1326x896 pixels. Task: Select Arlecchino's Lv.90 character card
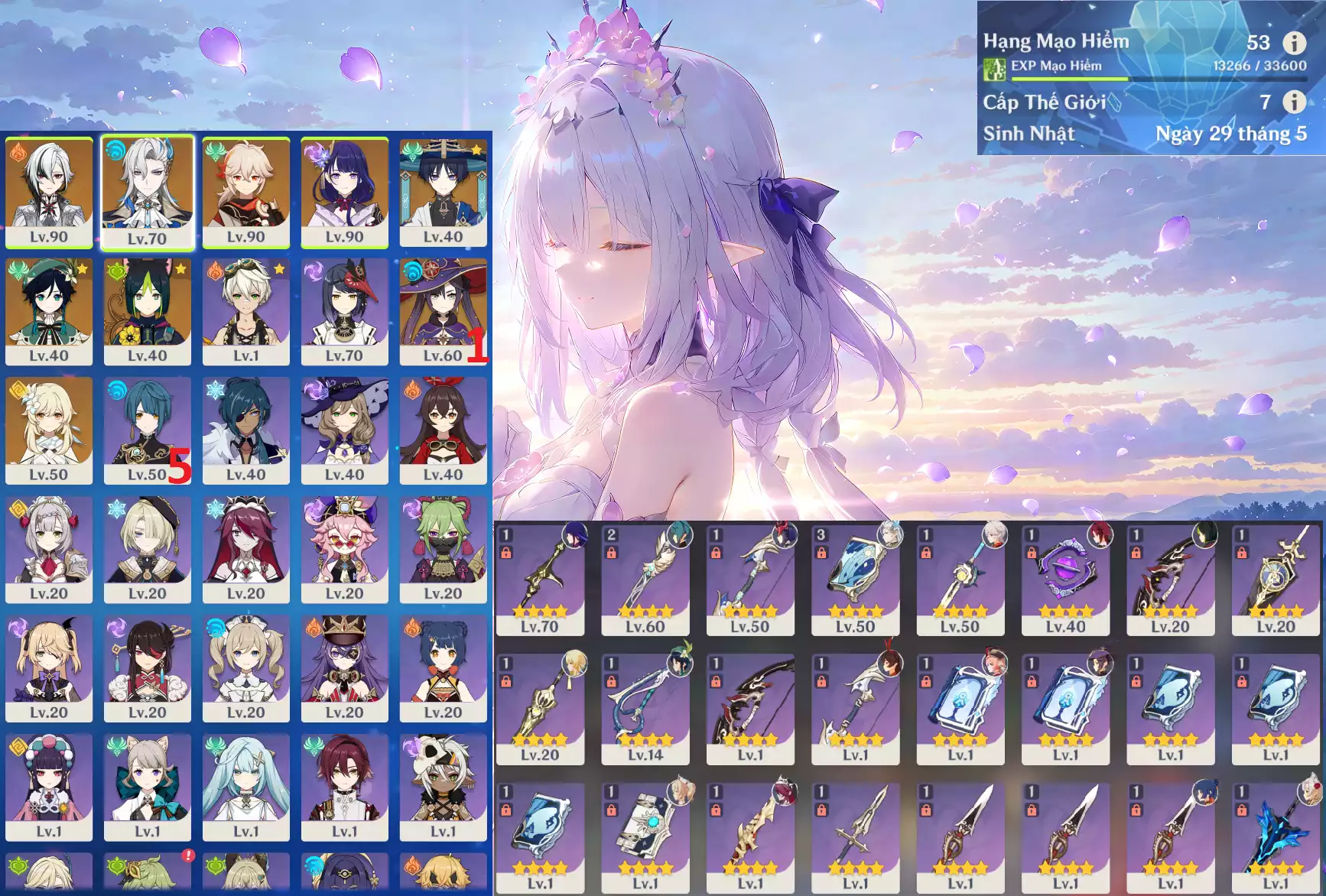(49, 192)
